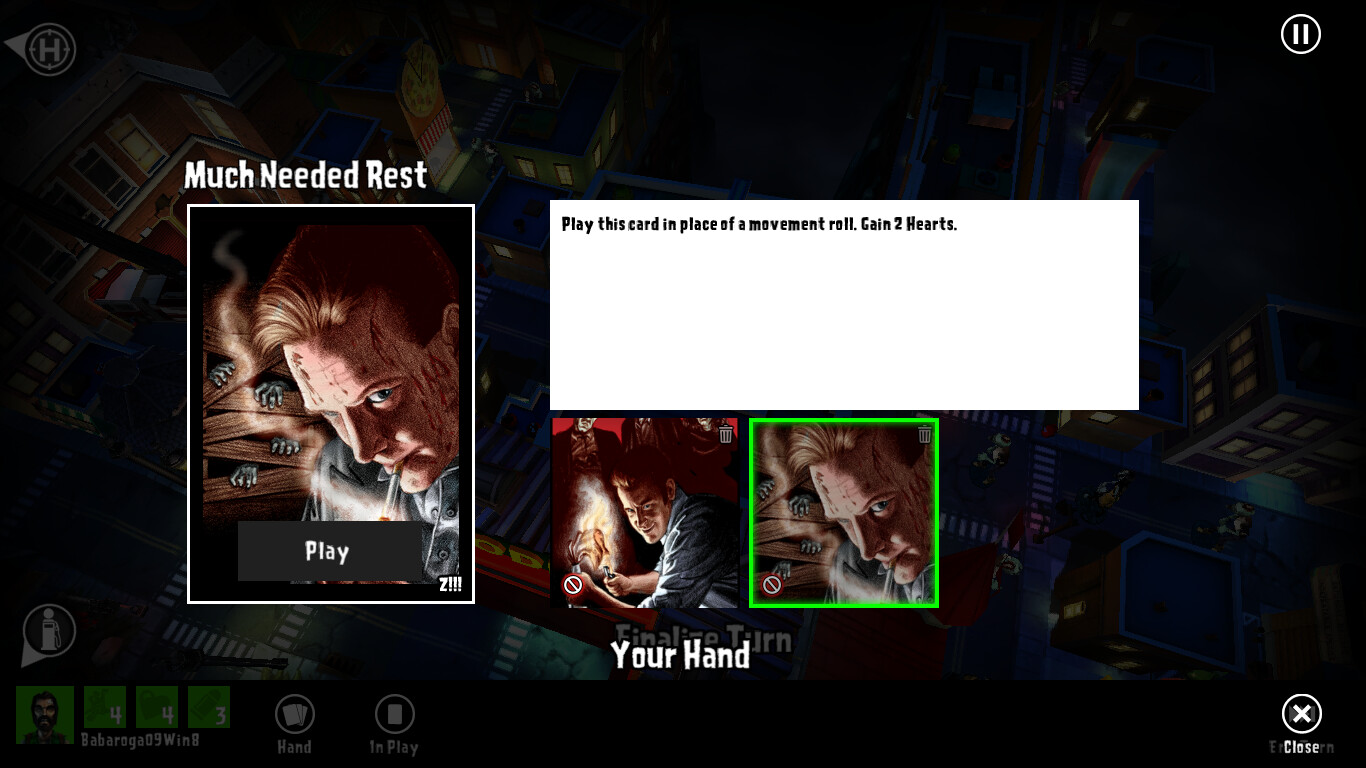Open the In Play card view icon

393,714
